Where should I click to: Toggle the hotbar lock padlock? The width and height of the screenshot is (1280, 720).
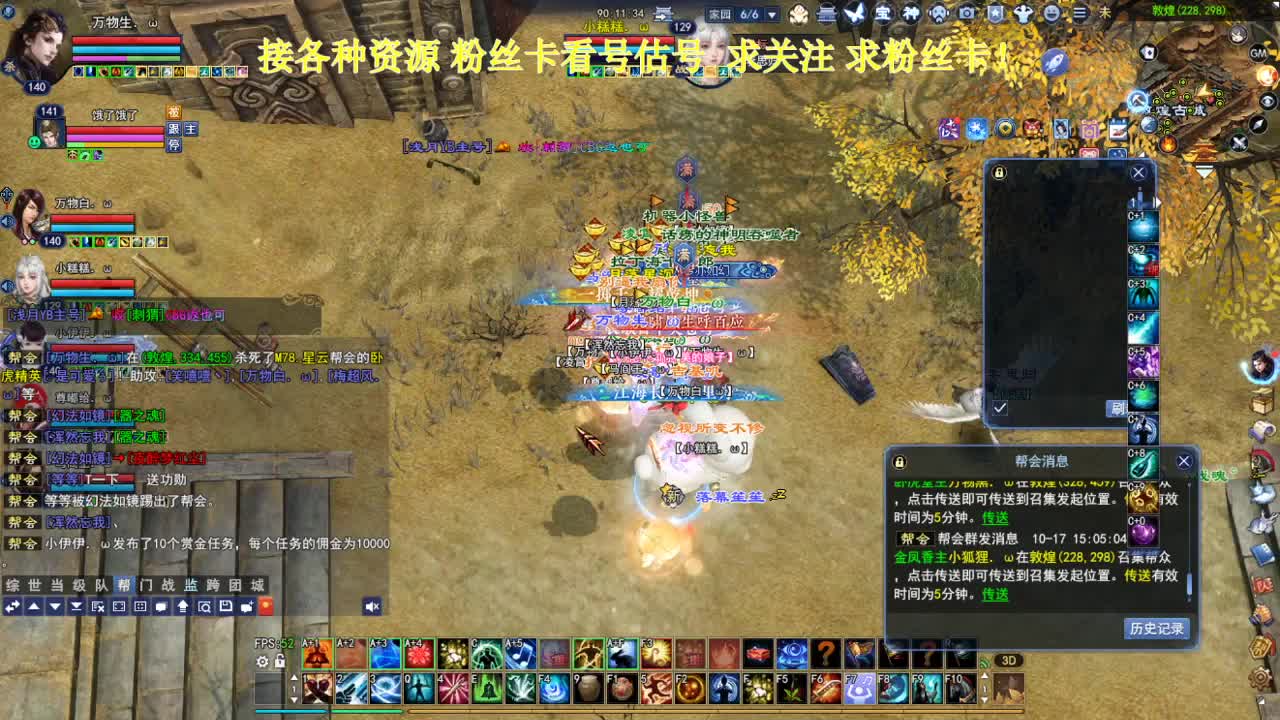(281, 661)
